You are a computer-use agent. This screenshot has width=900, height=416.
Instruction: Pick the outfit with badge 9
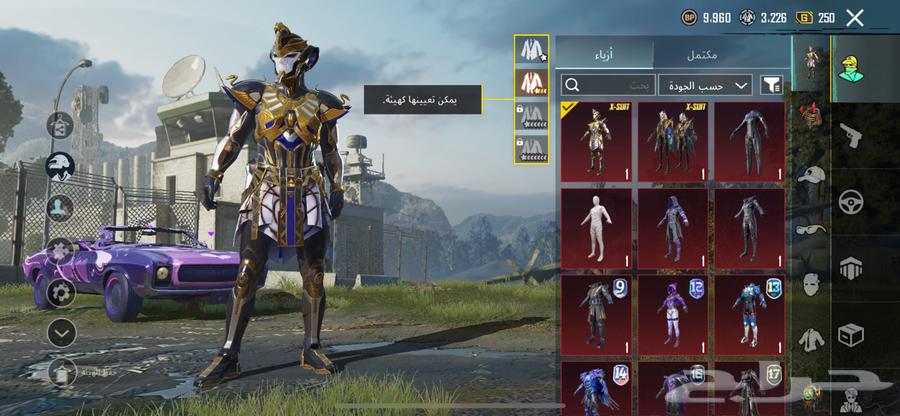[596, 313]
